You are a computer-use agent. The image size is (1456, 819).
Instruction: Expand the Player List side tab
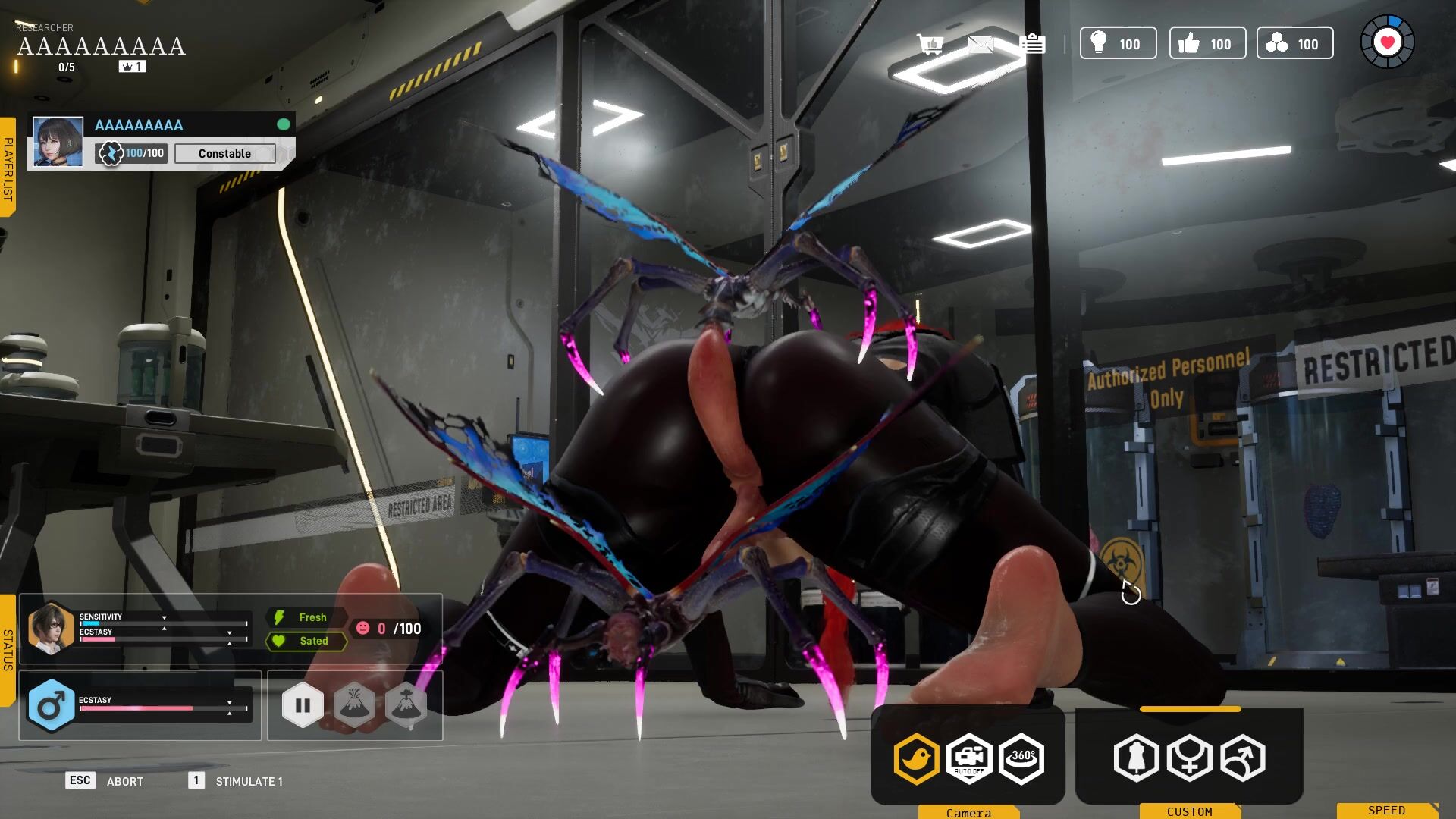click(8, 168)
